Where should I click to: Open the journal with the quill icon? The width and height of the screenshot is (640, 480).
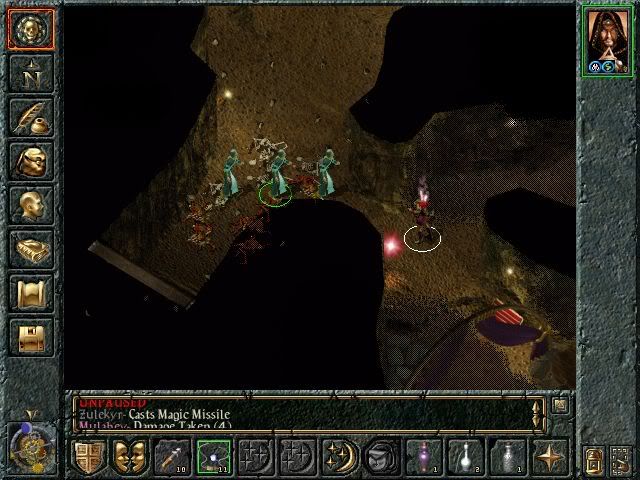click(29, 118)
